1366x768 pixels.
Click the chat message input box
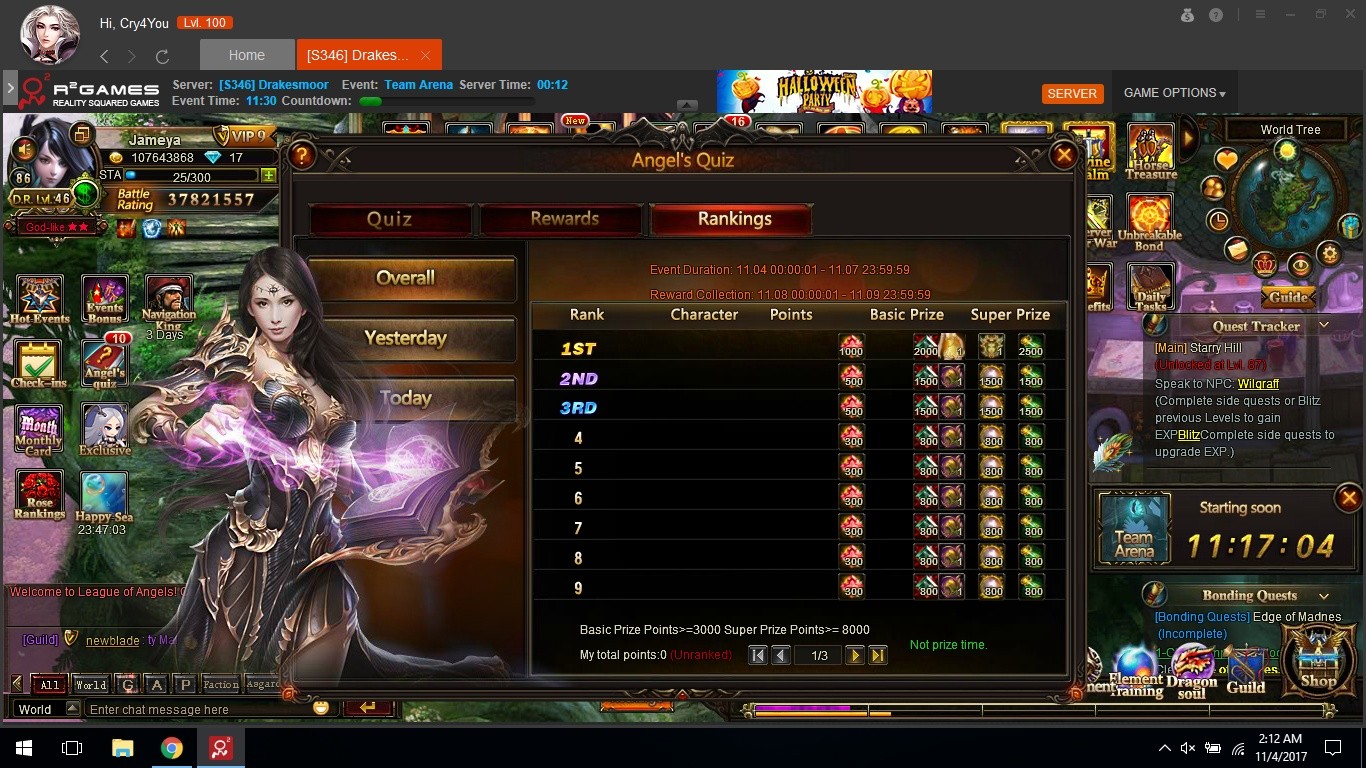pyautogui.click(x=198, y=709)
